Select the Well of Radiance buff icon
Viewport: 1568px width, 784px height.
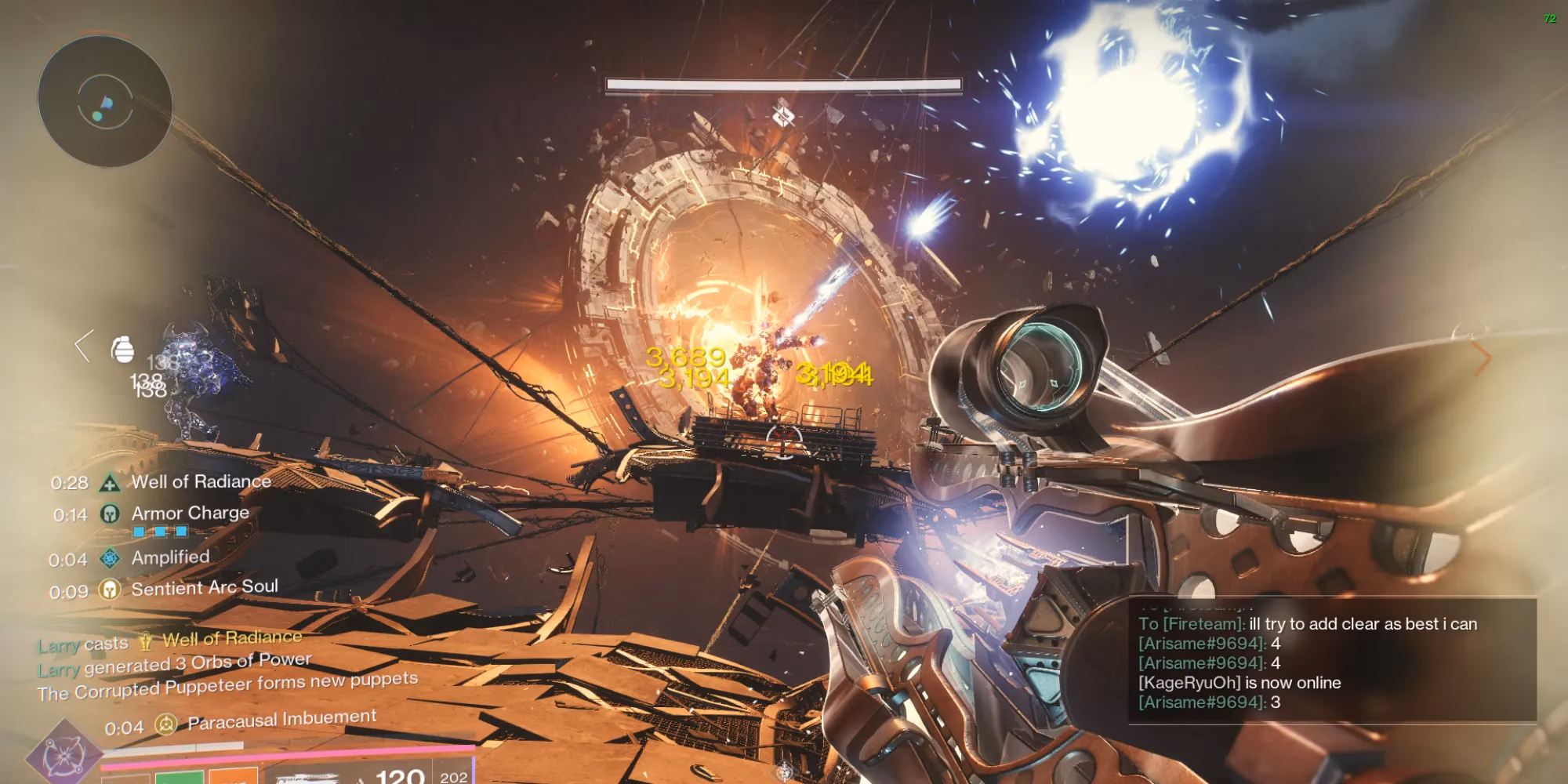point(110,483)
